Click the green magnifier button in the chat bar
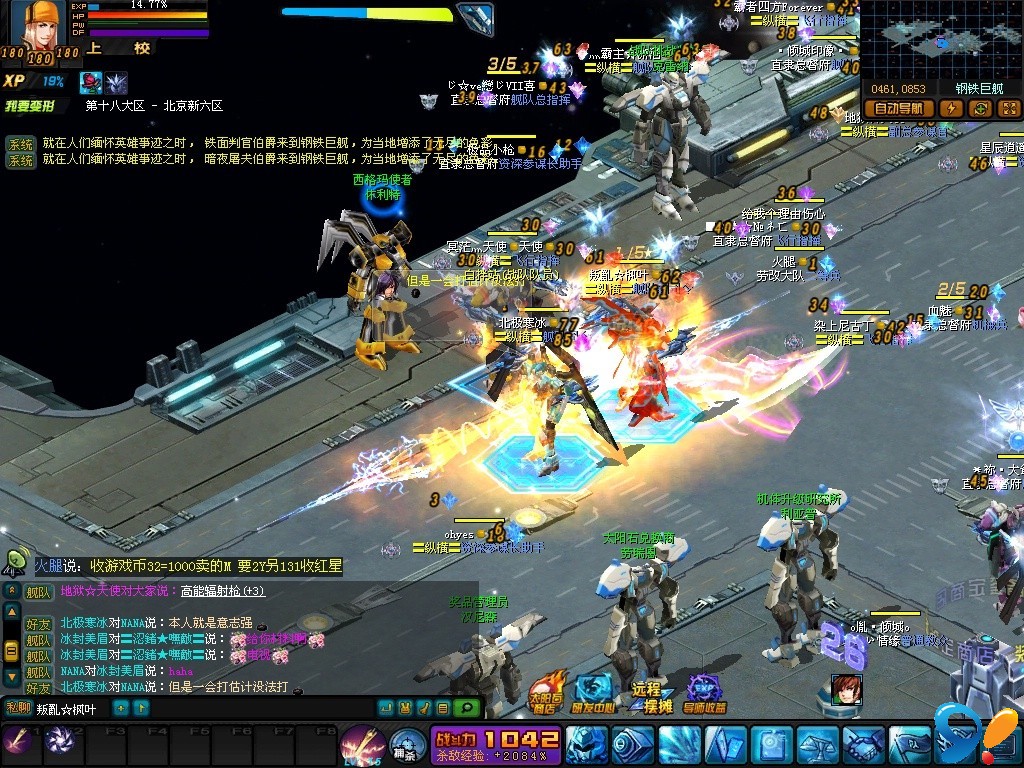The image size is (1024, 768). point(464,708)
